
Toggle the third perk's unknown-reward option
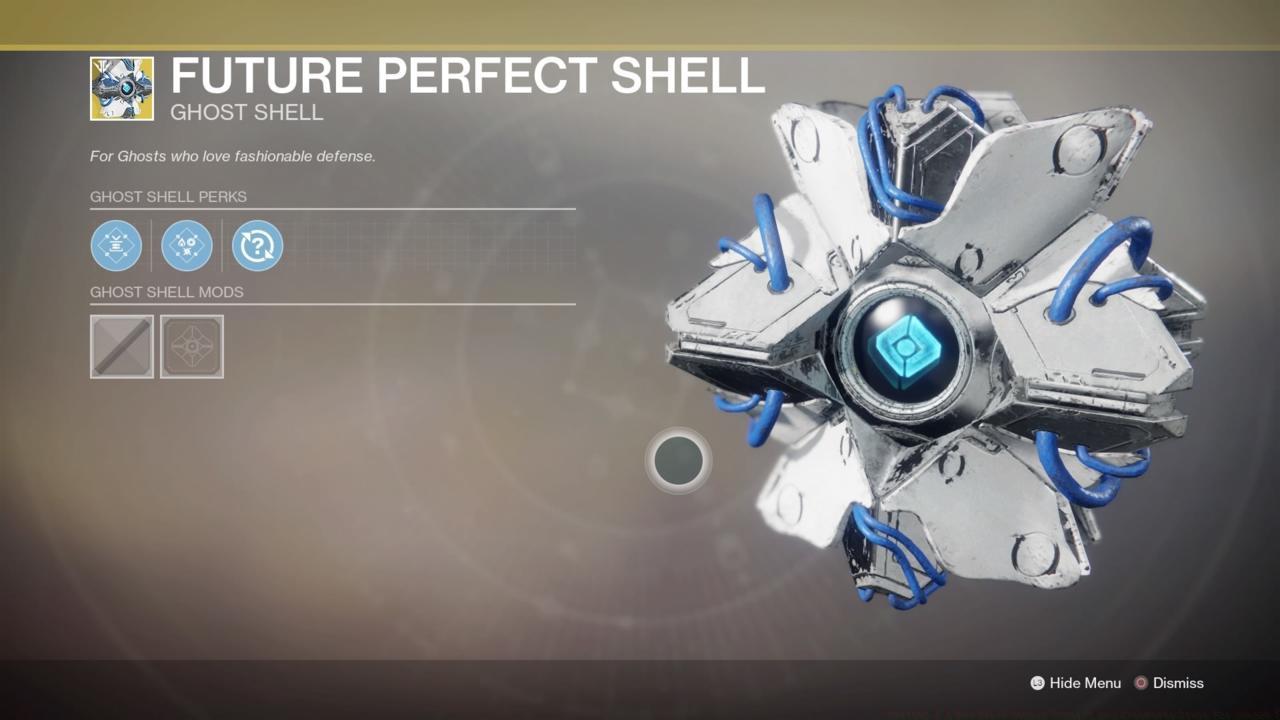click(257, 245)
